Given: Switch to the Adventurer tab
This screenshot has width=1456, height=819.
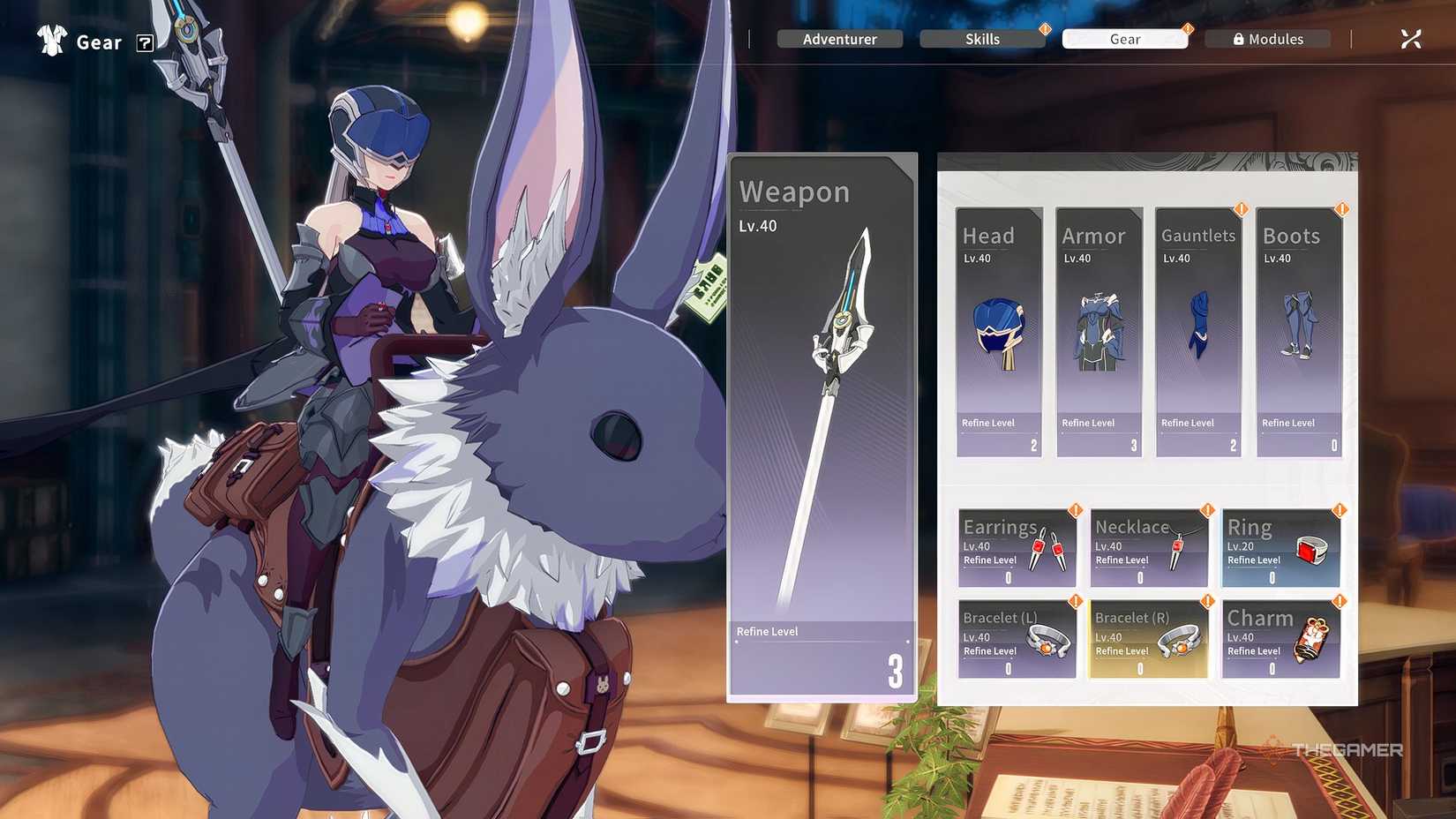Looking at the screenshot, I should click(x=839, y=39).
